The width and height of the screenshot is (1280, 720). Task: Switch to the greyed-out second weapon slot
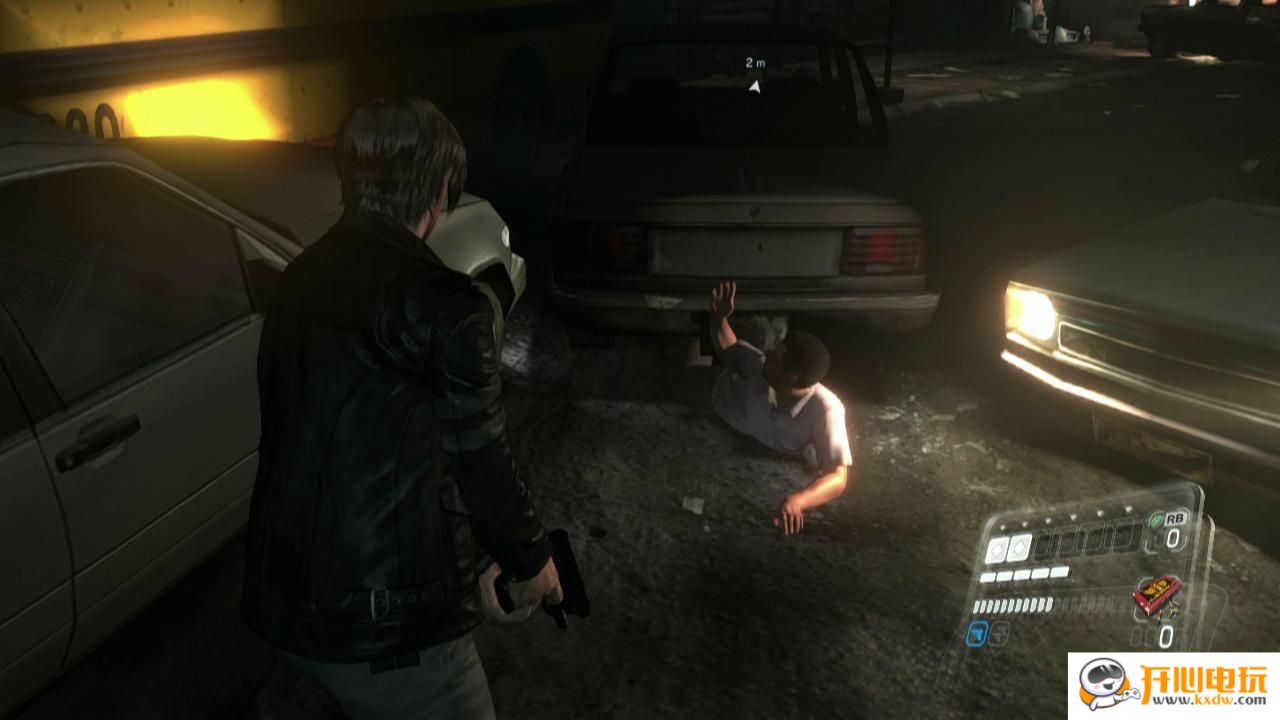pos(999,633)
